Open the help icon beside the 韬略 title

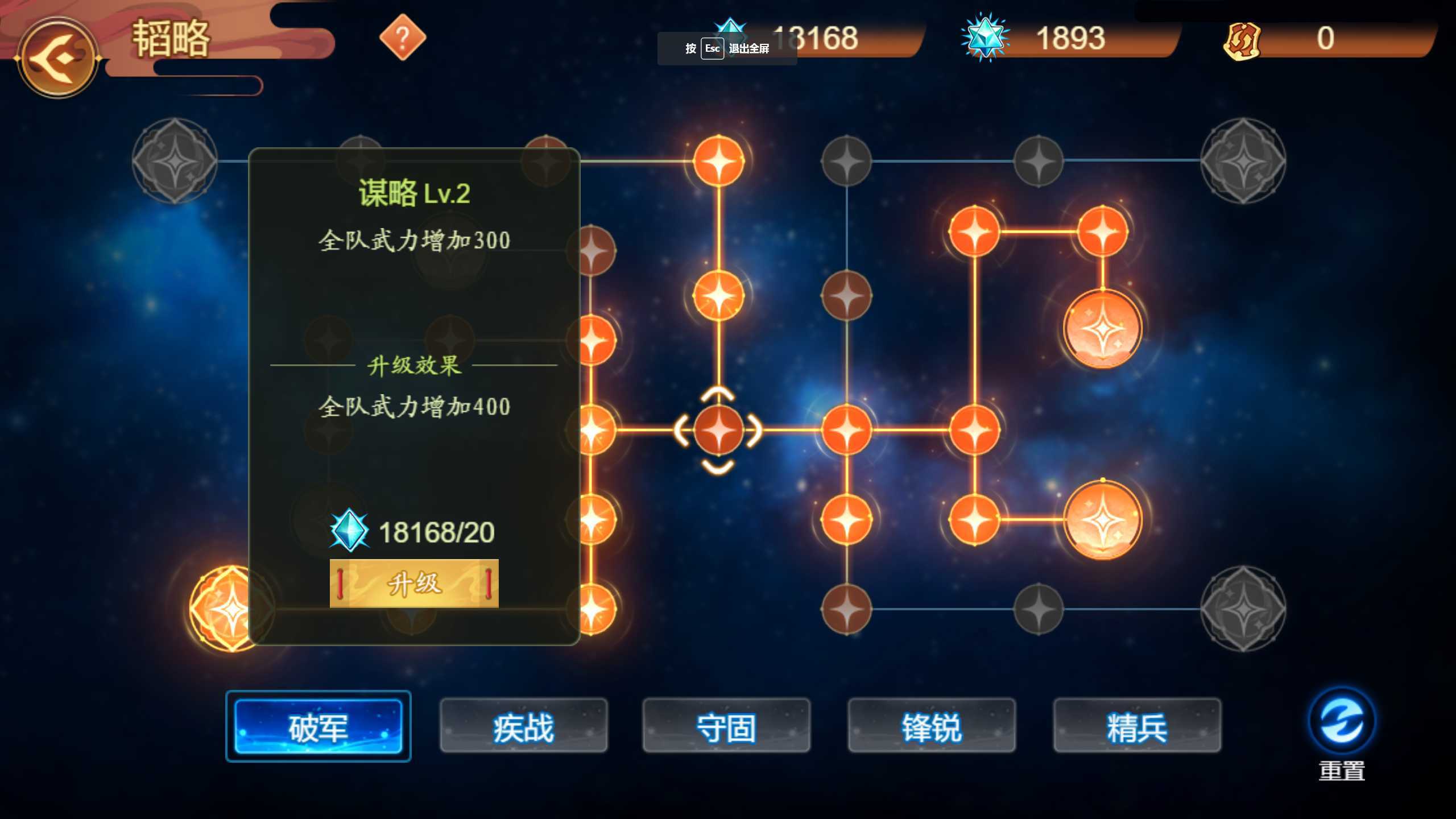click(x=404, y=39)
